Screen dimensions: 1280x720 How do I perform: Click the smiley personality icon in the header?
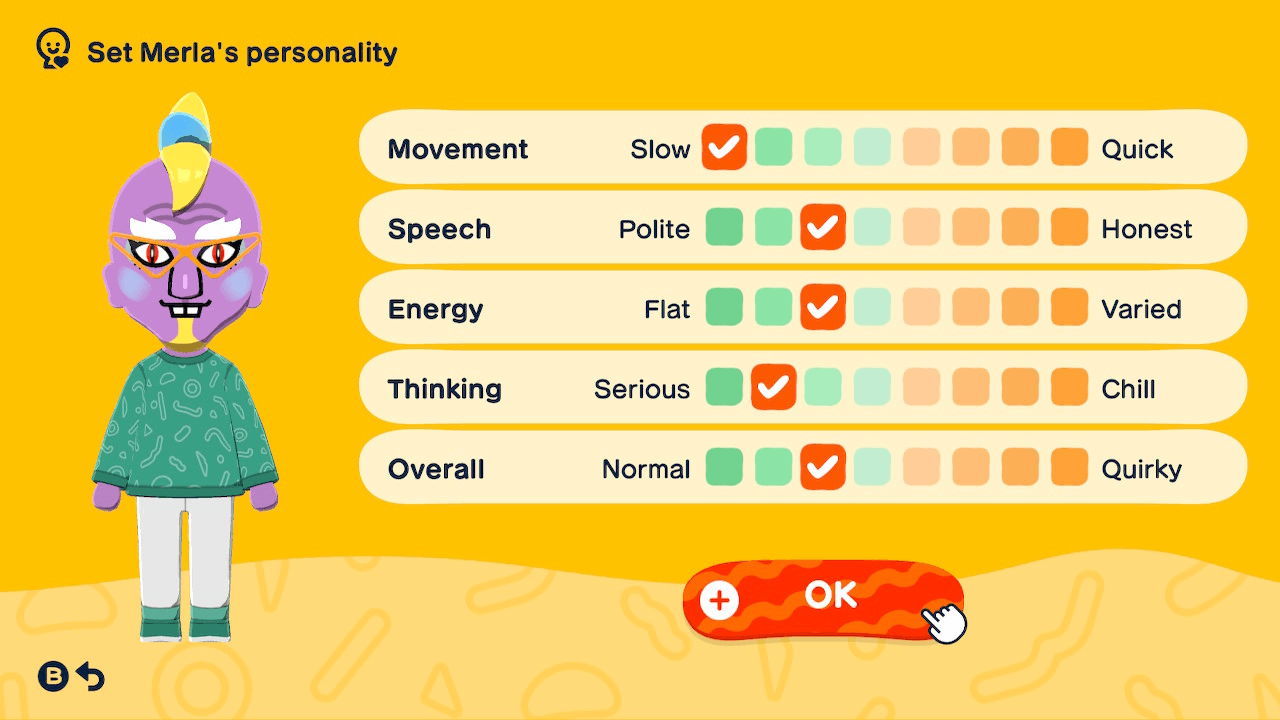click(x=52, y=46)
